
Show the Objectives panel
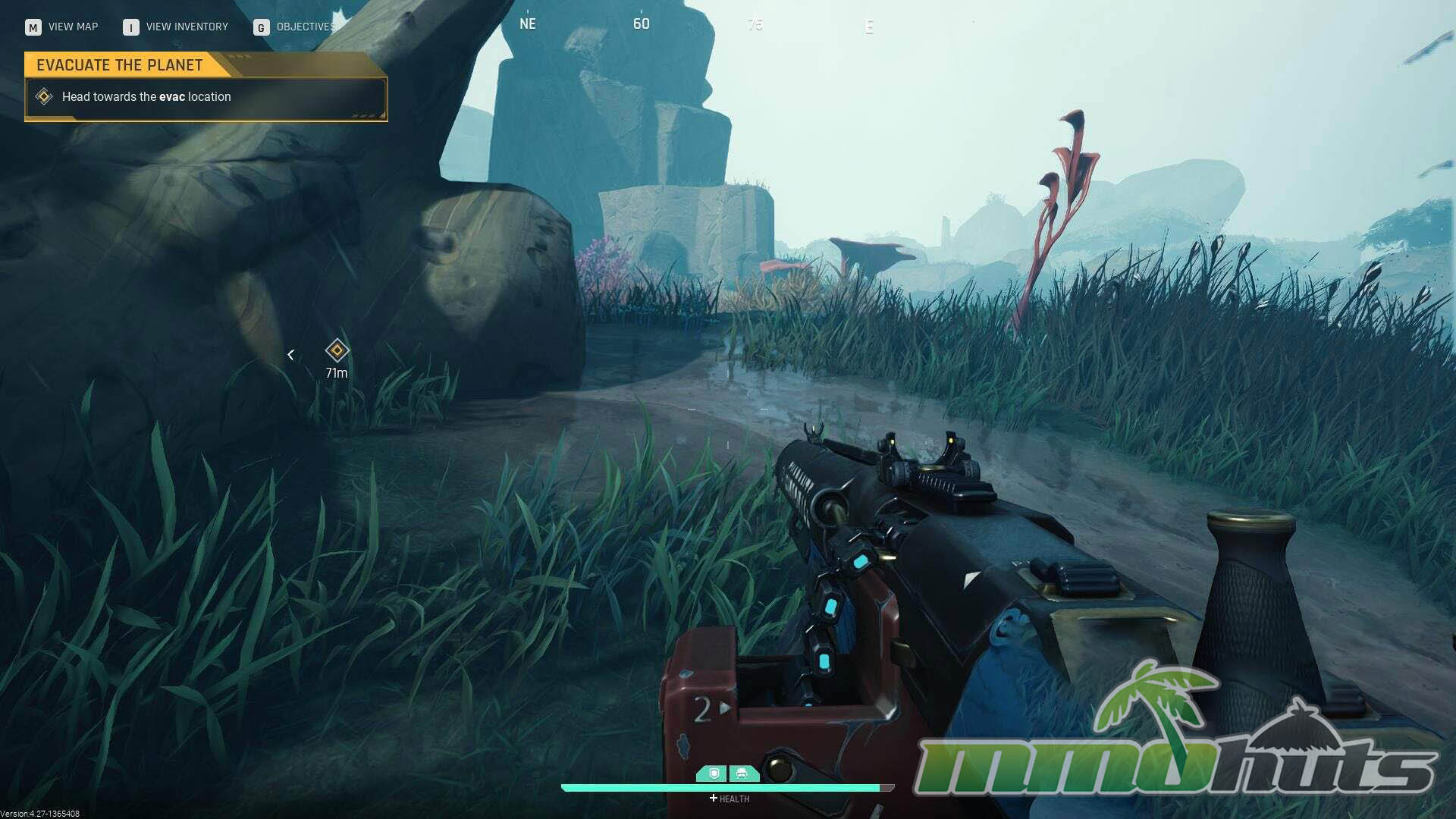[x=294, y=27]
